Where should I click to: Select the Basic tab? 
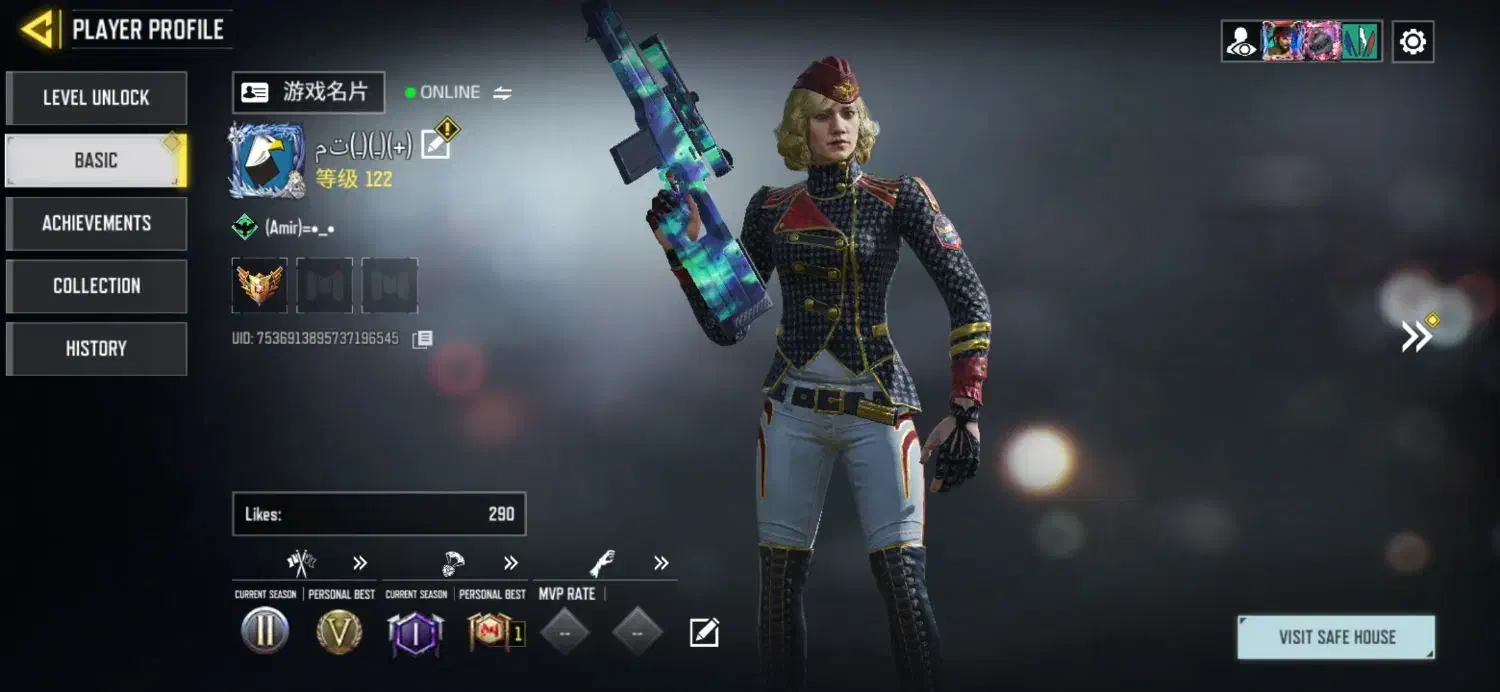click(x=96, y=161)
